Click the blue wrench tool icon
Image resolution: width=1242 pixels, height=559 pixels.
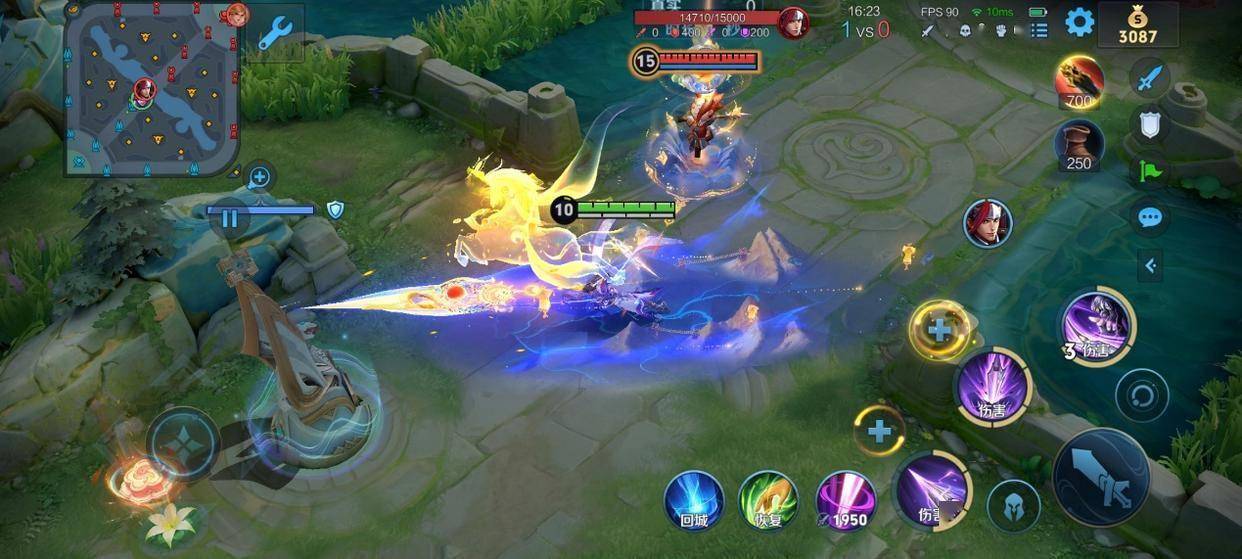[x=273, y=33]
